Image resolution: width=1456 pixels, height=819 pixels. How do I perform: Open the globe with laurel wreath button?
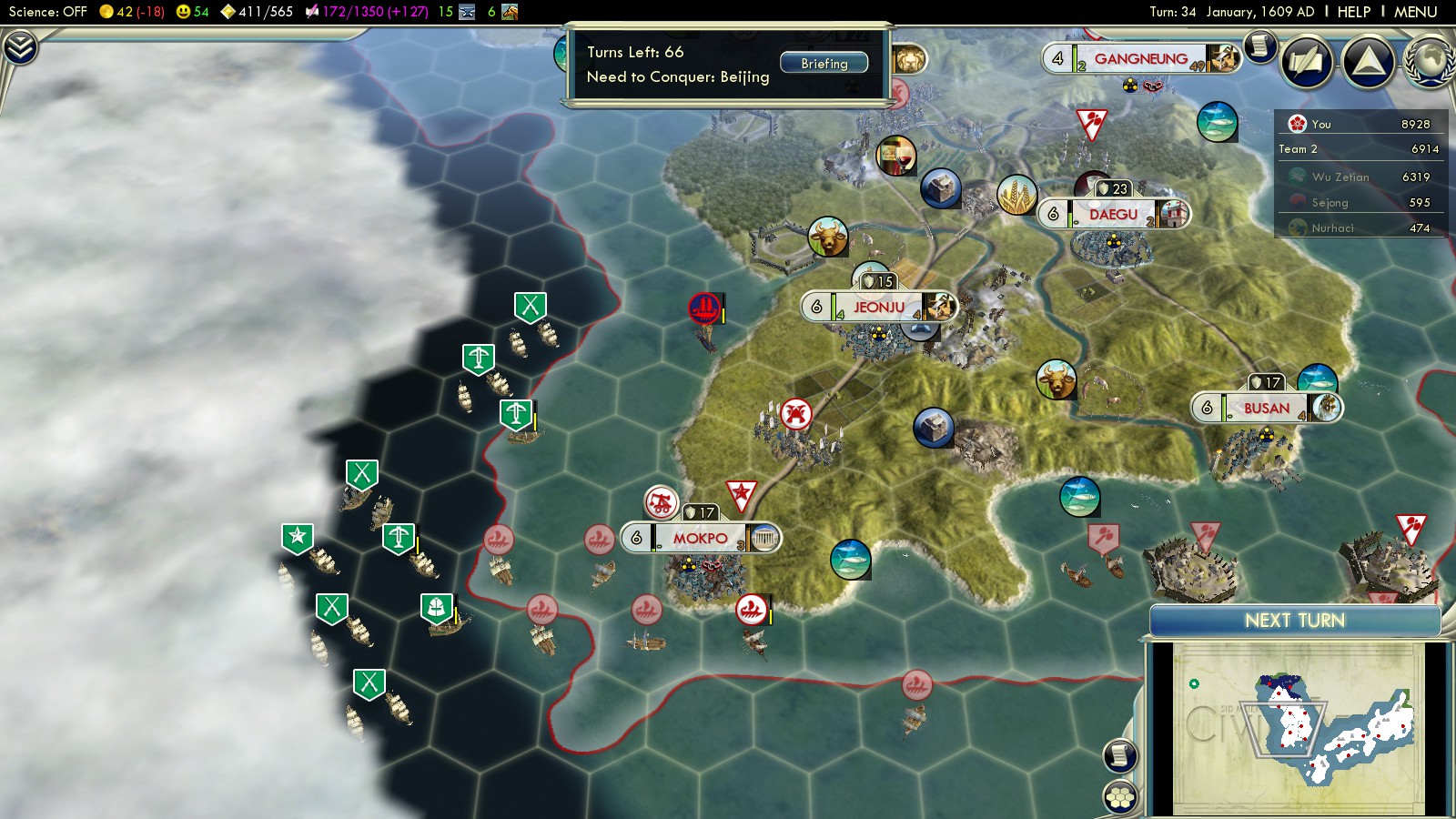point(1430,62)
